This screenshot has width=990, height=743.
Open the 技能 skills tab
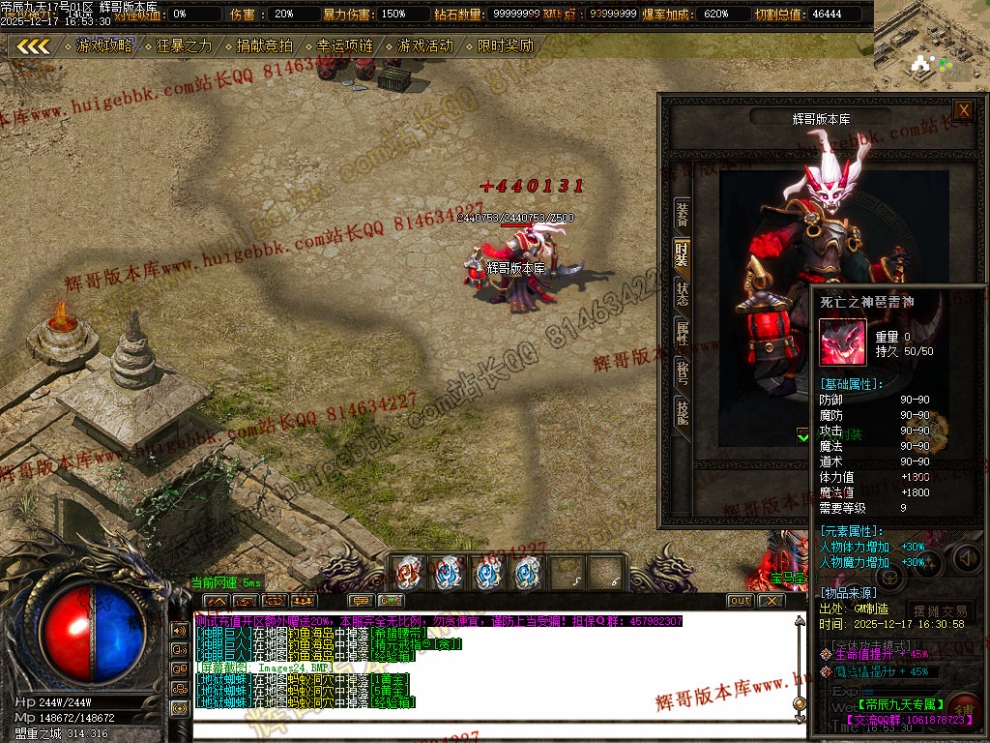tap(682, 411)
